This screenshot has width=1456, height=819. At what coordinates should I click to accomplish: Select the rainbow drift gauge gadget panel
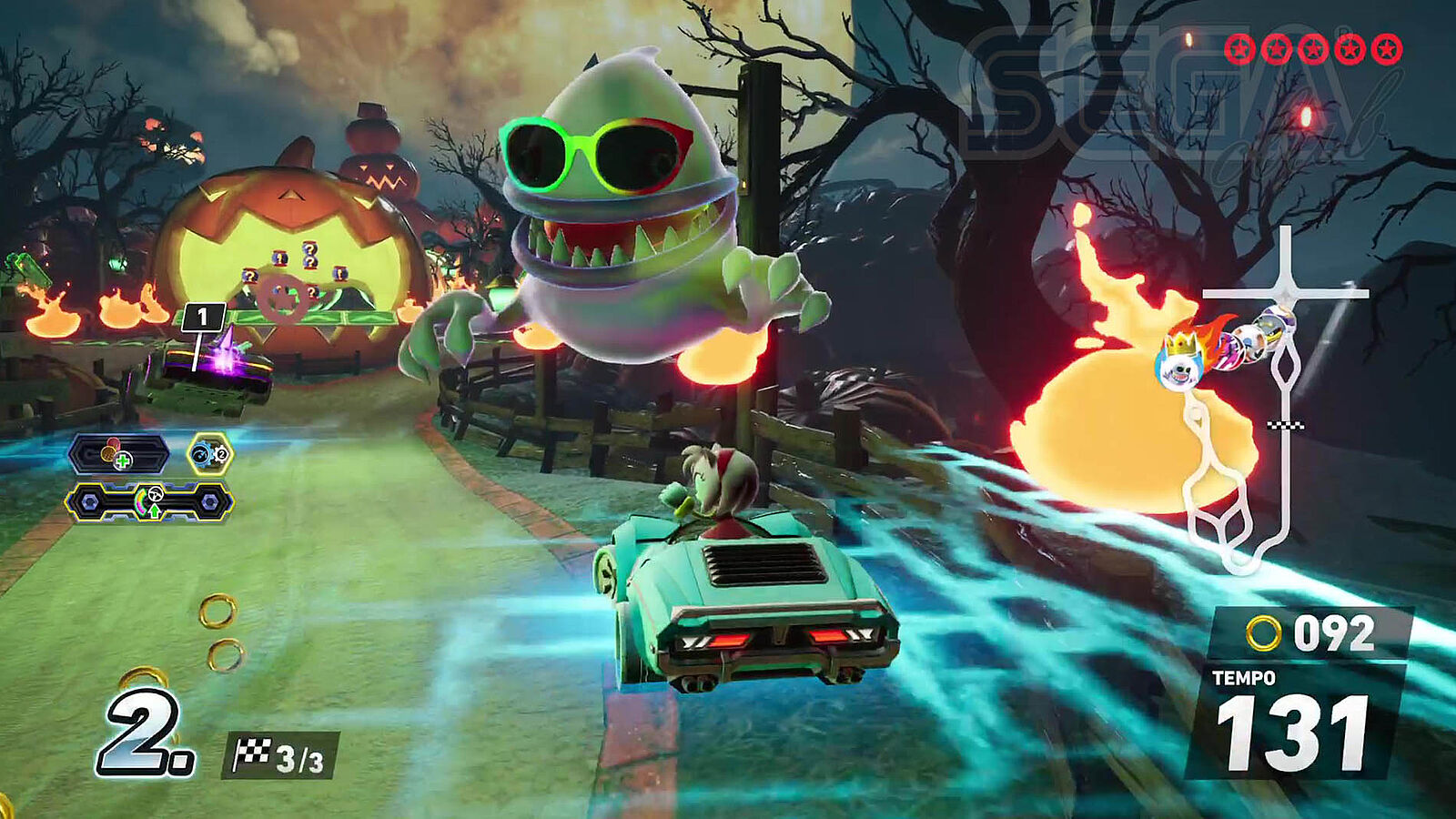tap(149, 502)
